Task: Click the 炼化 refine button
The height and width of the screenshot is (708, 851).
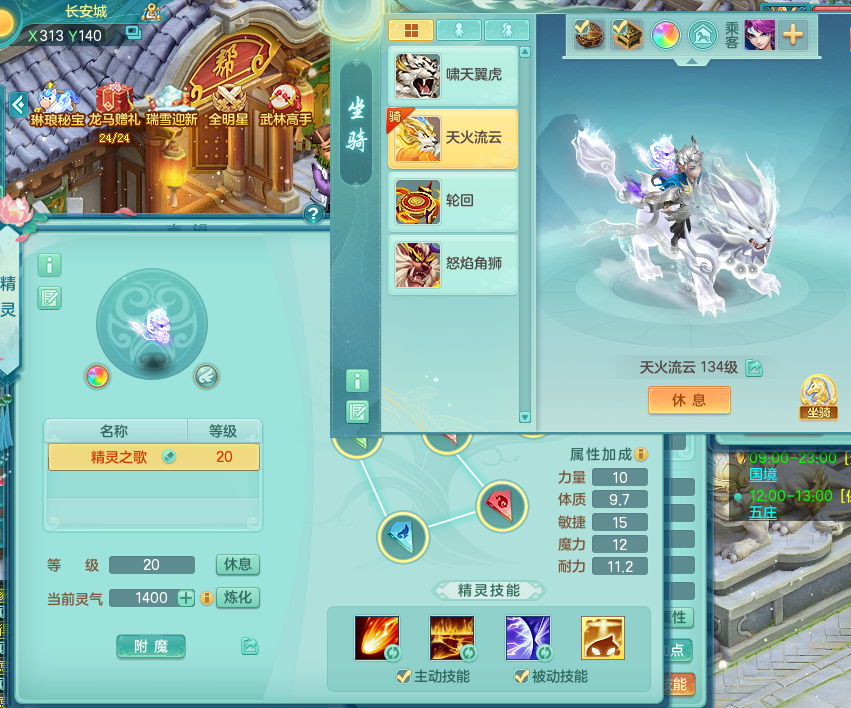Action: point(238,598)
